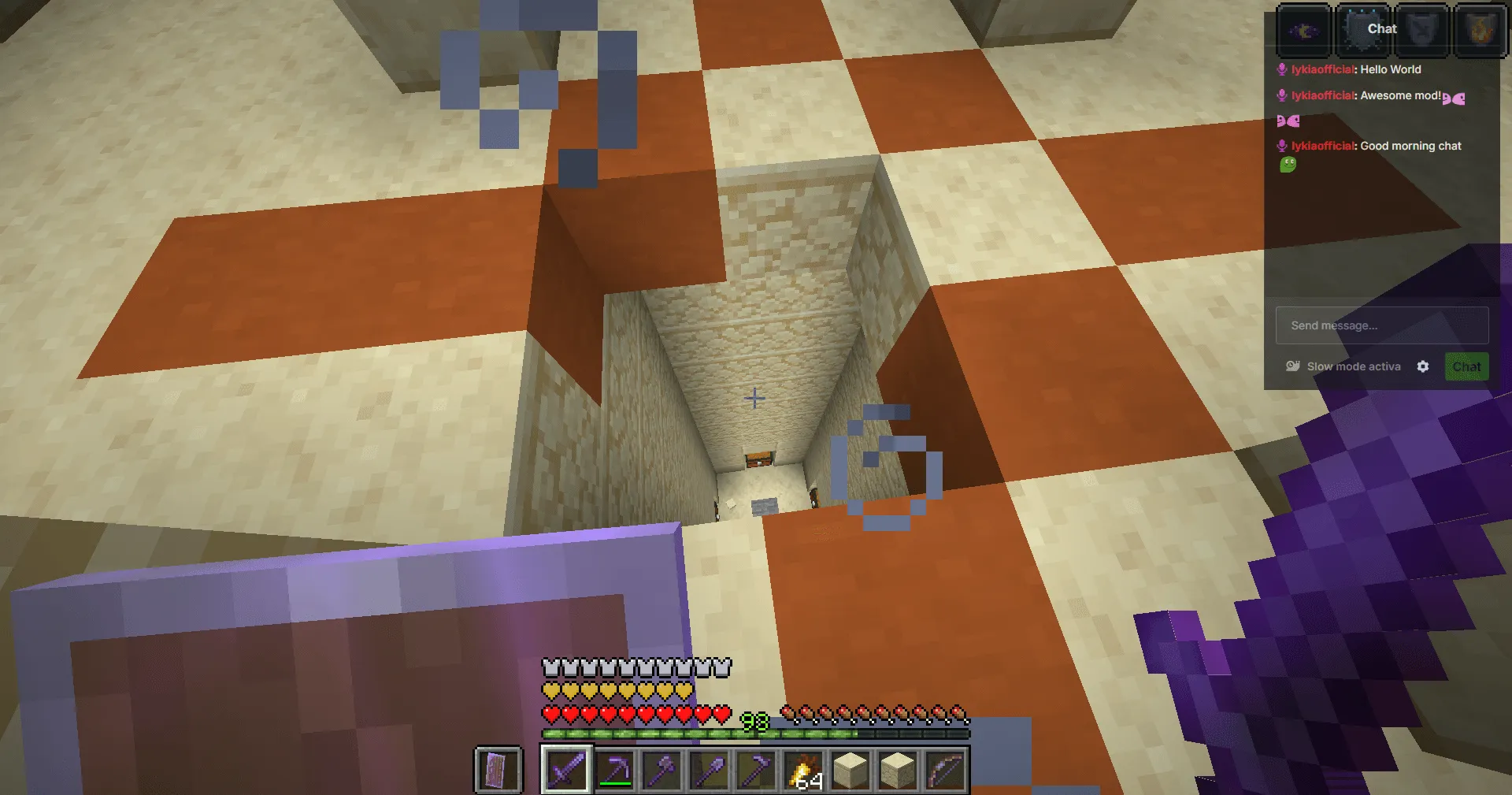Screen dimensions: 1512x795
Task: Select the enchanted pickaxe in the hotbar
Action: pyautogui.click(x=613, y=770)
